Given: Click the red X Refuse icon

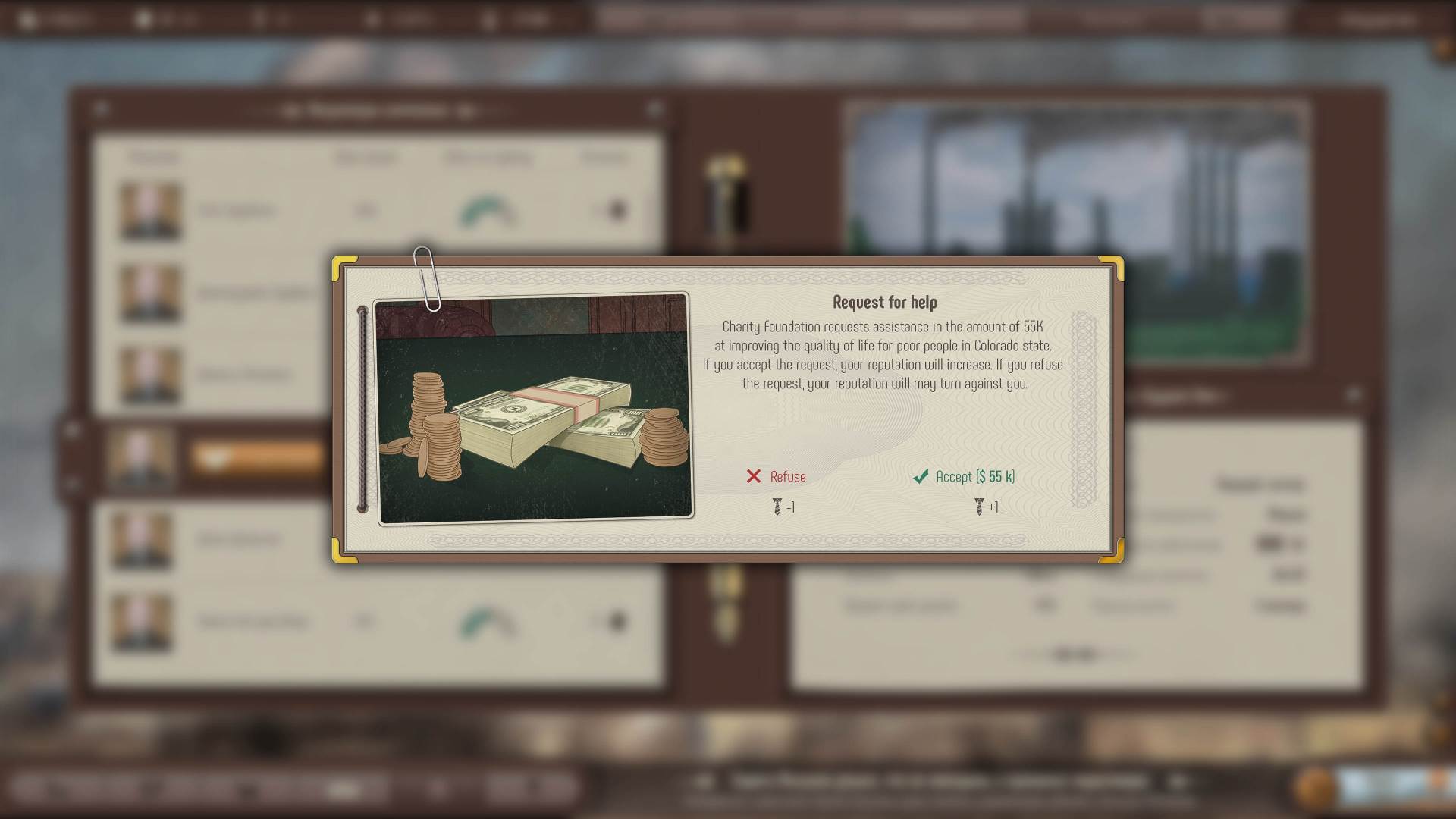Looking at the screenshot, I should 753,476.
